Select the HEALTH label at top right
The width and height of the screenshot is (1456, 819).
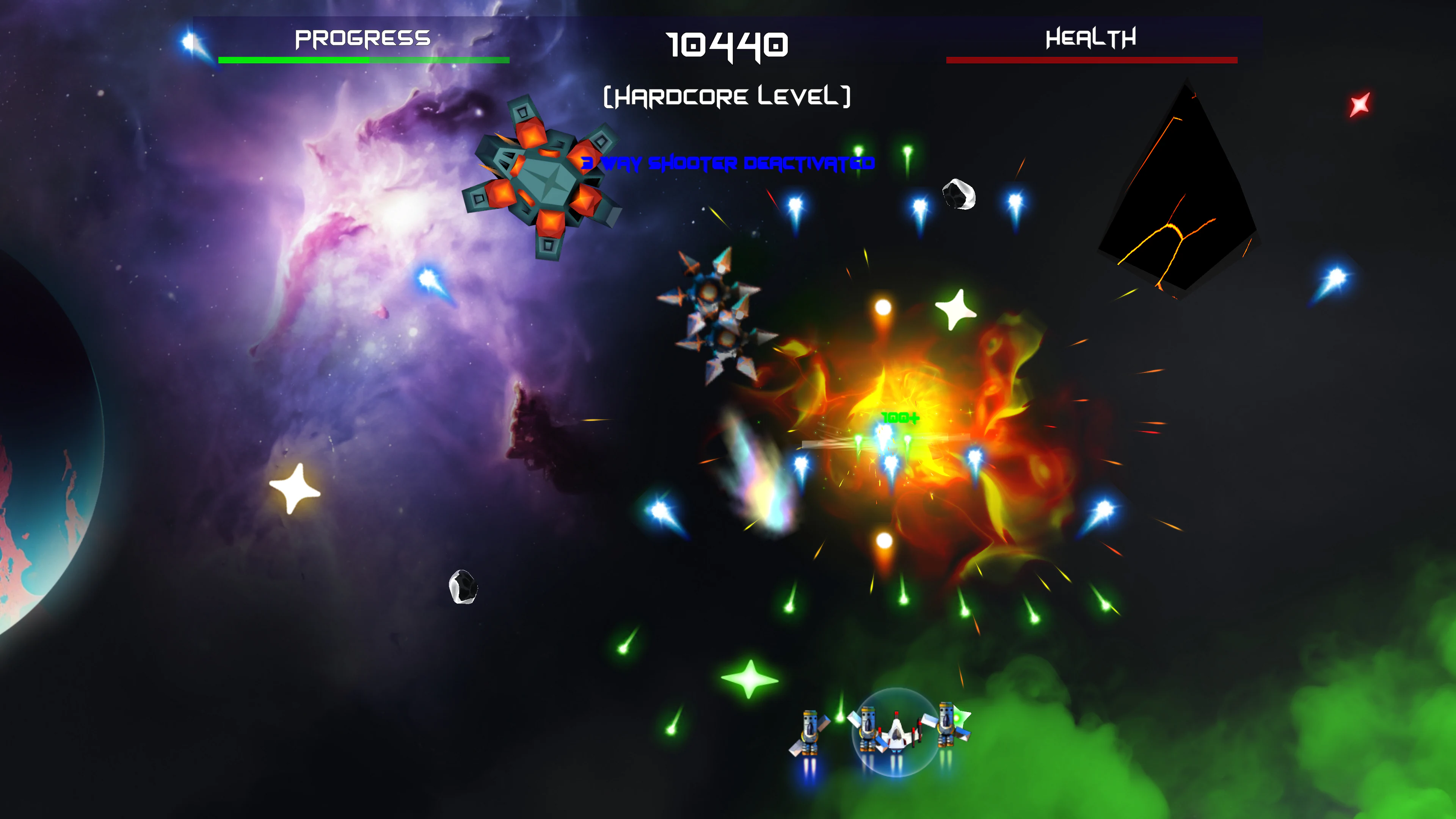tap(1091, 38)
